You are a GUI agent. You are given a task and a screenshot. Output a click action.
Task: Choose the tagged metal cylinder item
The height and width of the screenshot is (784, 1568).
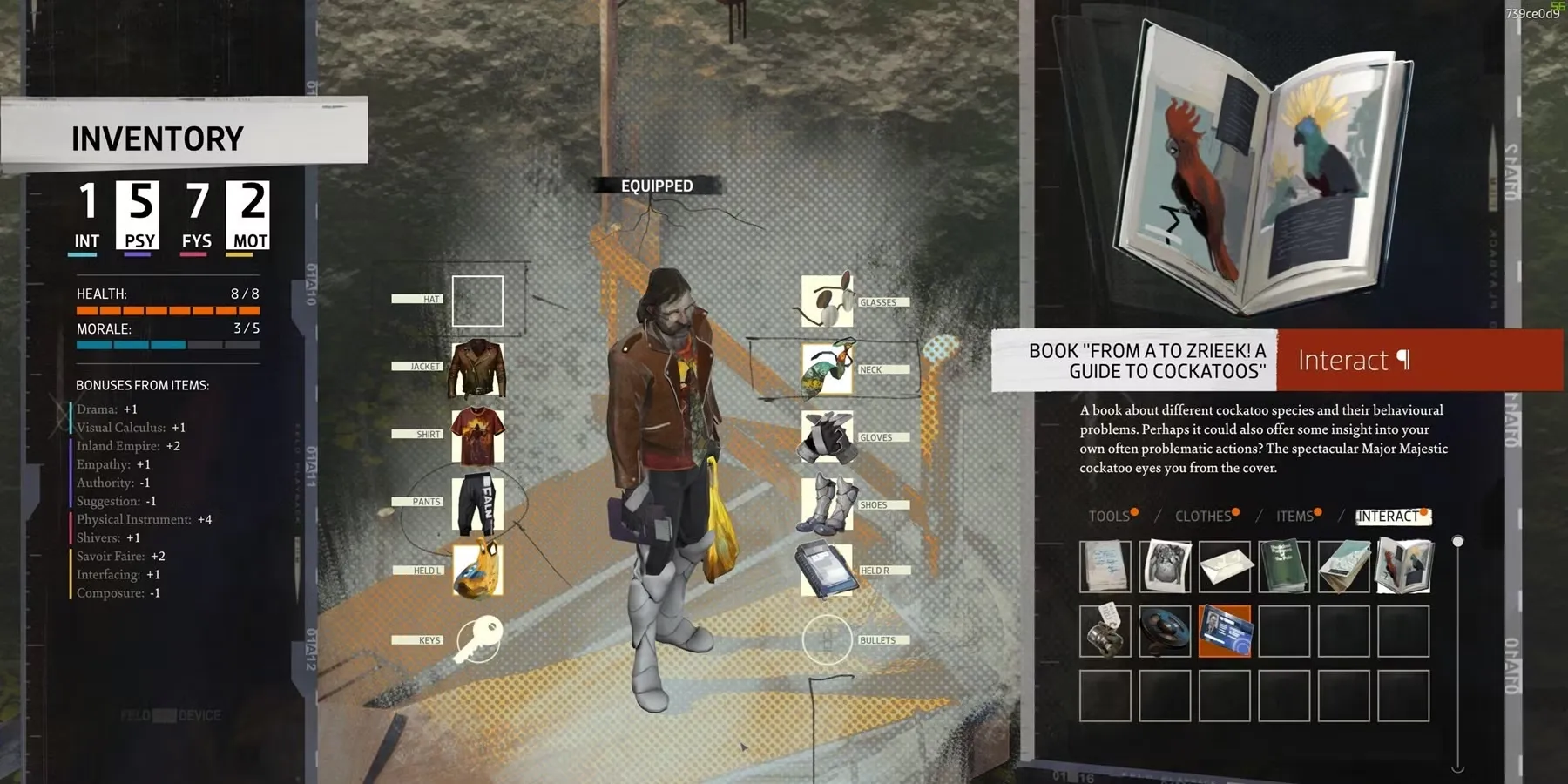pyautogui.click(x=1105, y=631)
